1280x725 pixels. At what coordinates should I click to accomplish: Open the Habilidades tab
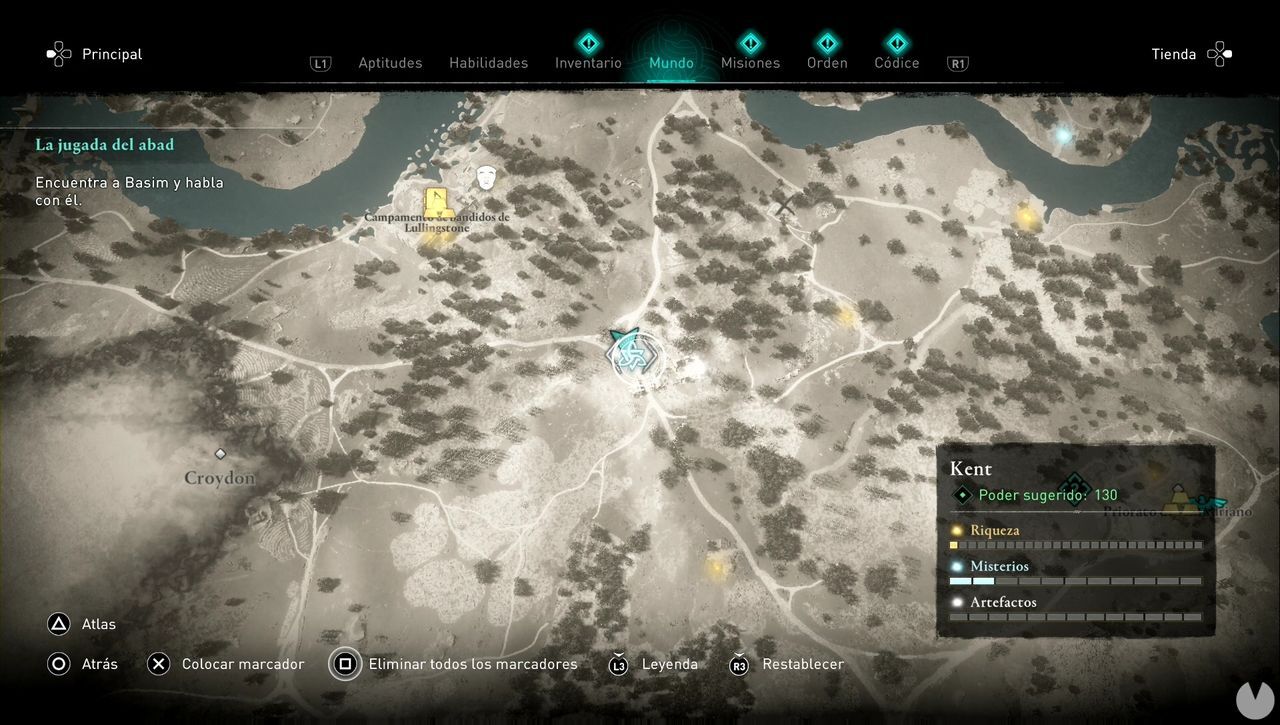(x=488, y=63)
